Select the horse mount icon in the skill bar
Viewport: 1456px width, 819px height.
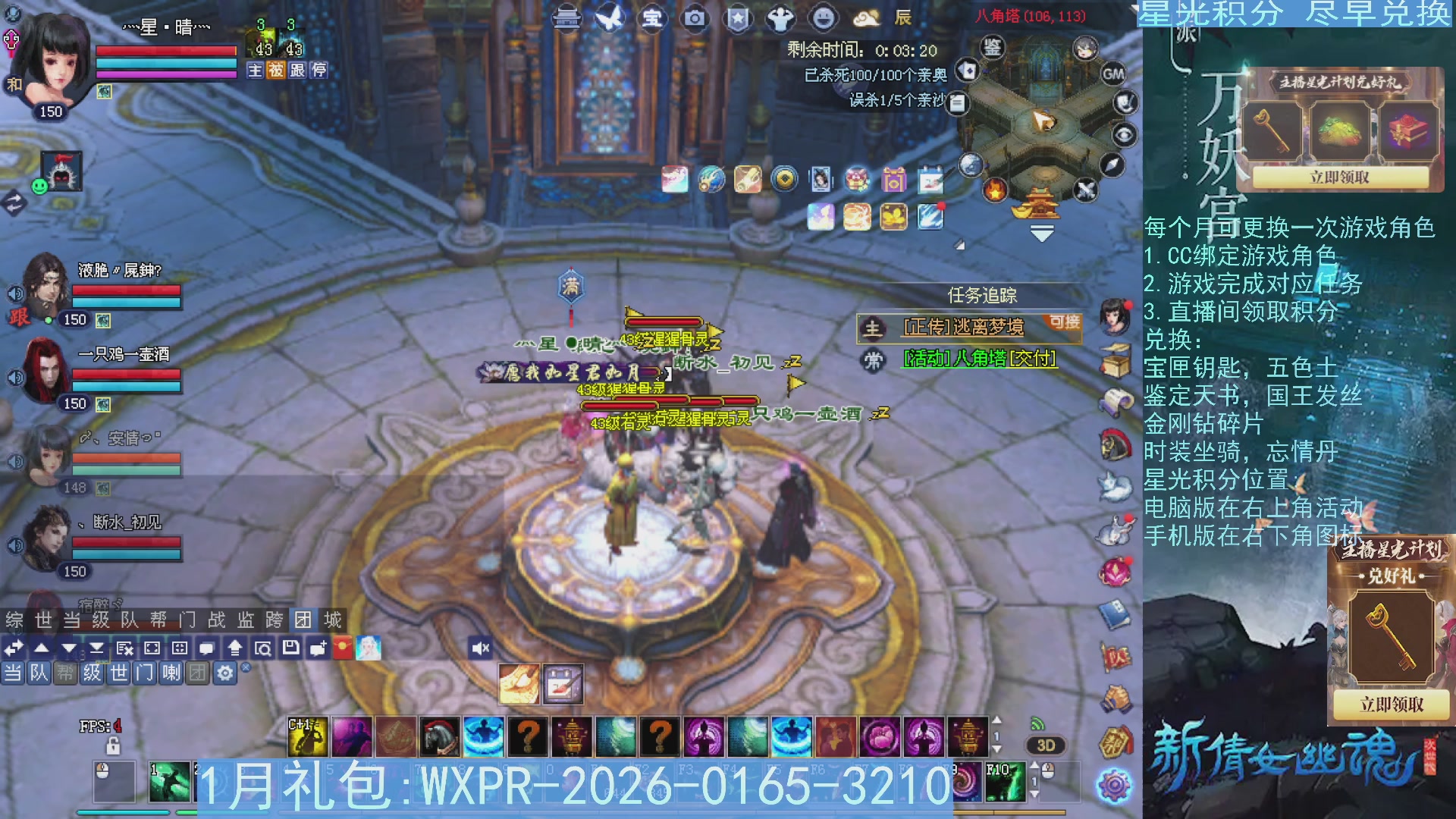click(x=438, y=738)
